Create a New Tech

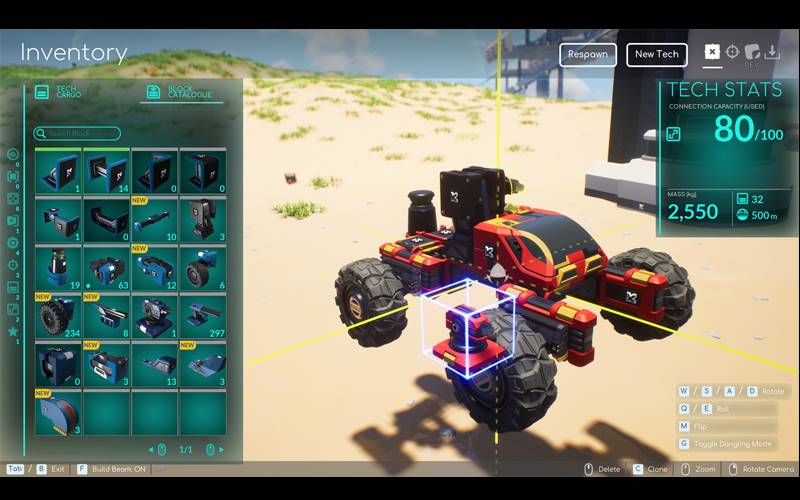click(656, 54)
